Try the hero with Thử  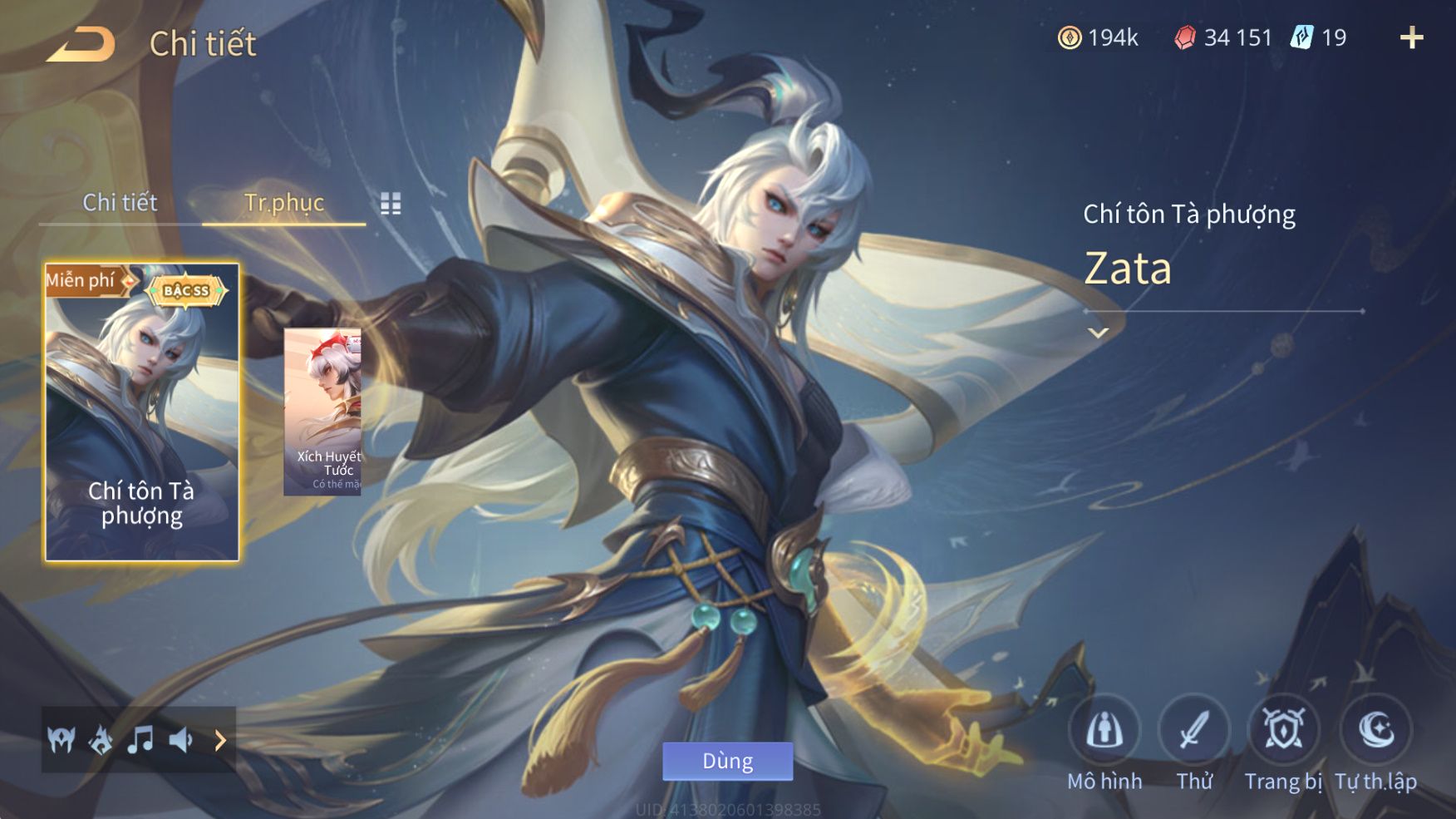[1194, 732]
